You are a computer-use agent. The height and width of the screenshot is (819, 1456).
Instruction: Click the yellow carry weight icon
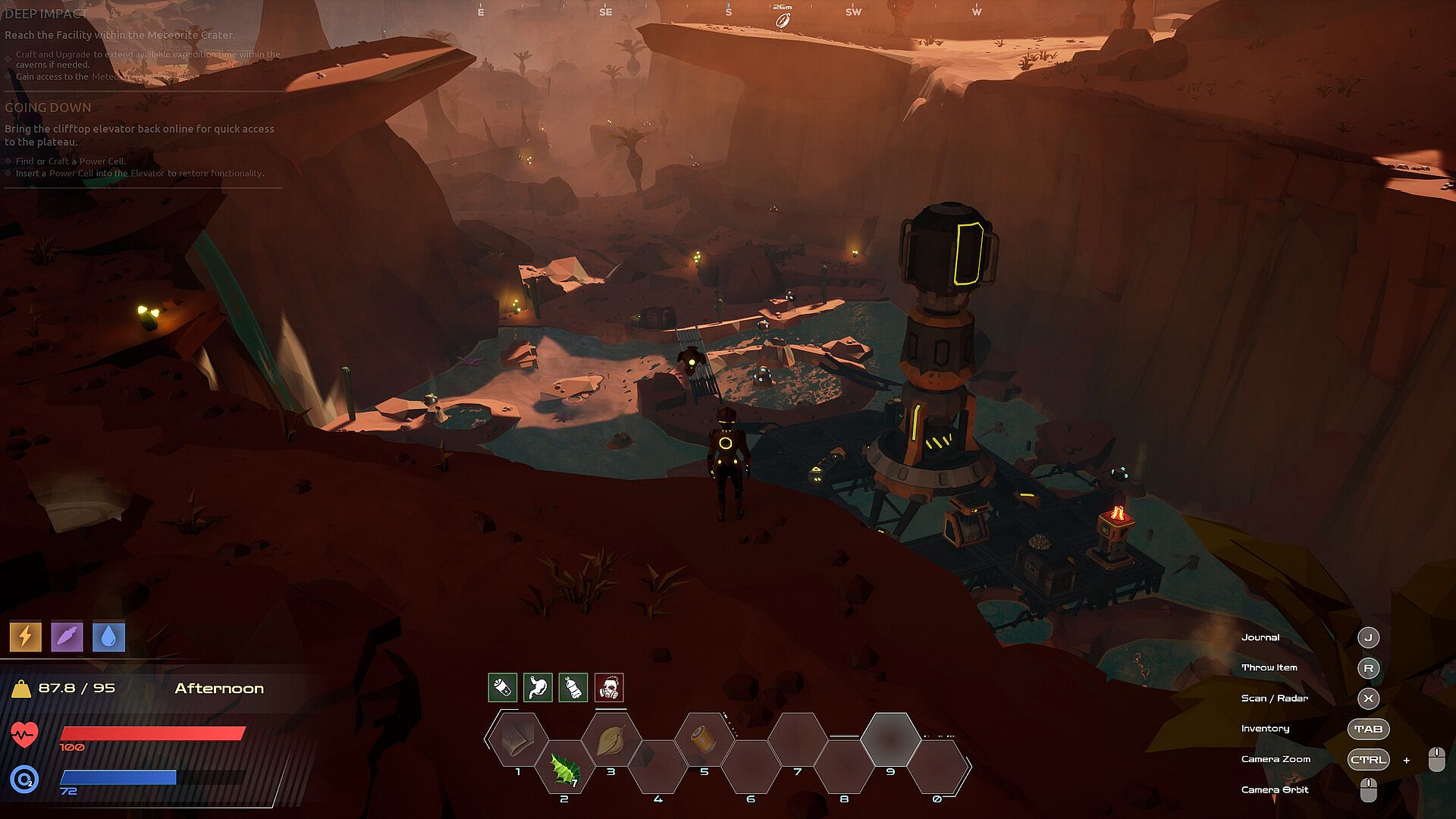coord(21,689)
